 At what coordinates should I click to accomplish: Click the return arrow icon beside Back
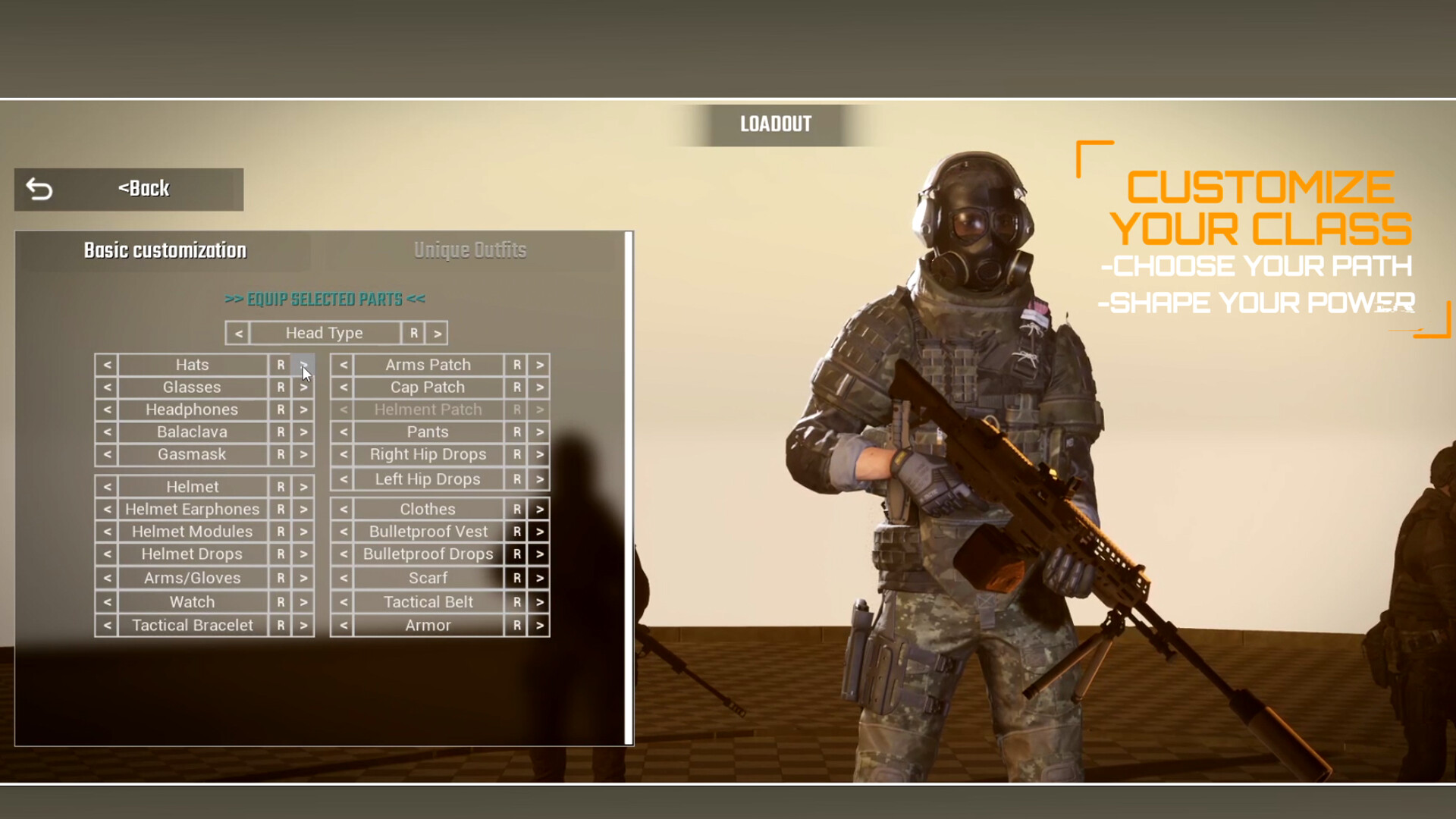tap(39, 188)
